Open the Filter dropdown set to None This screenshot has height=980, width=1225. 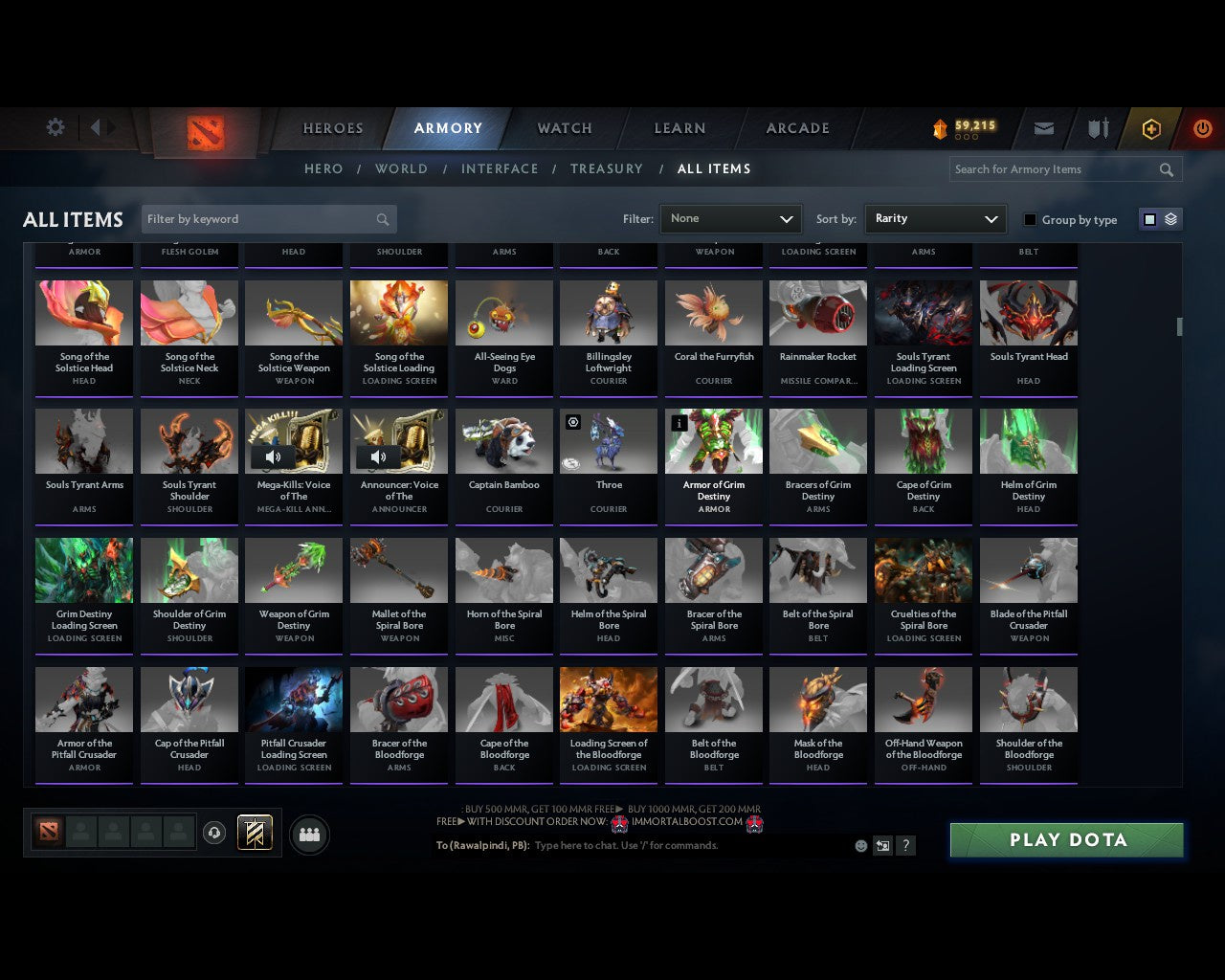(730, 219)
